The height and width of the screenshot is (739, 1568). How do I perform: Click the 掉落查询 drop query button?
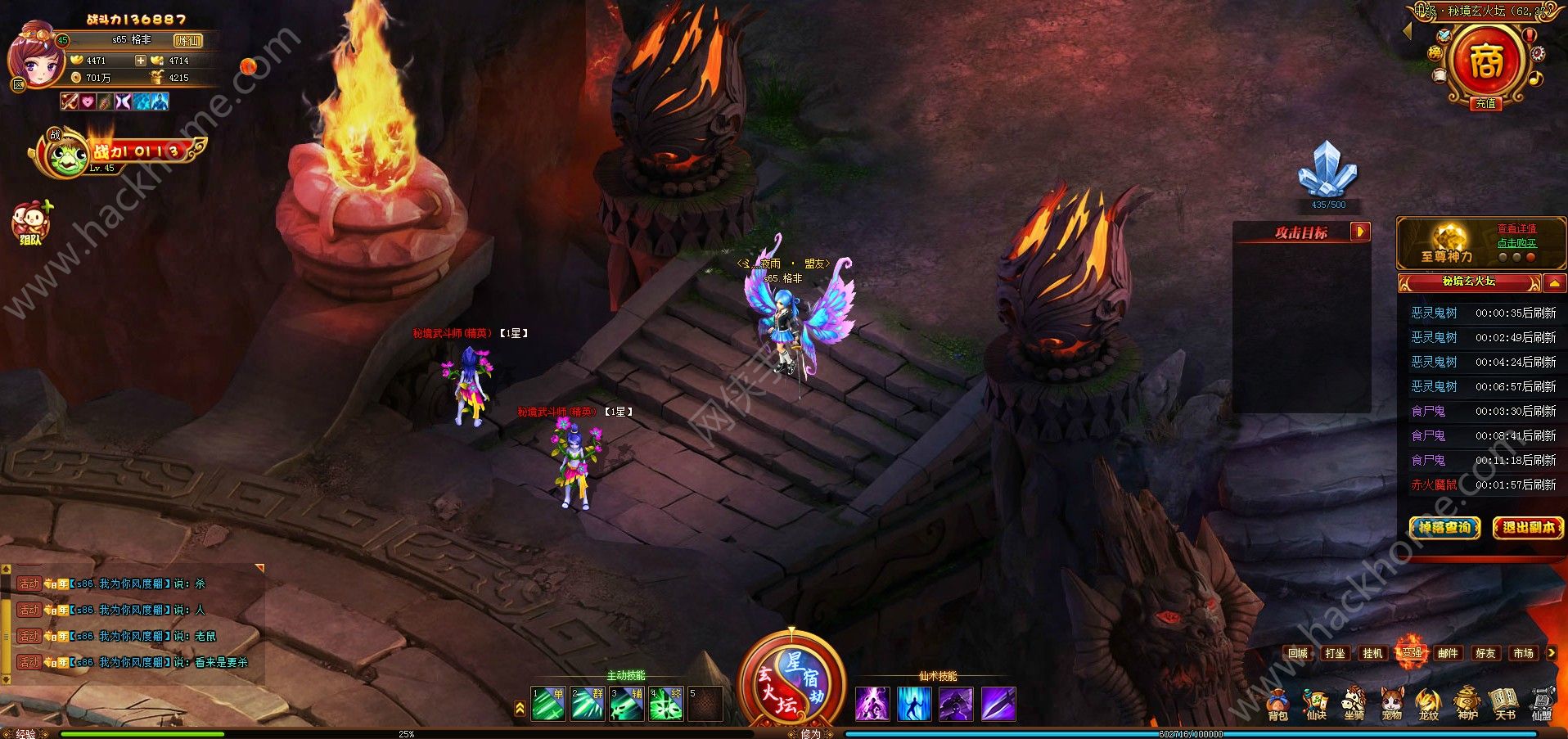pos(1444,528)
